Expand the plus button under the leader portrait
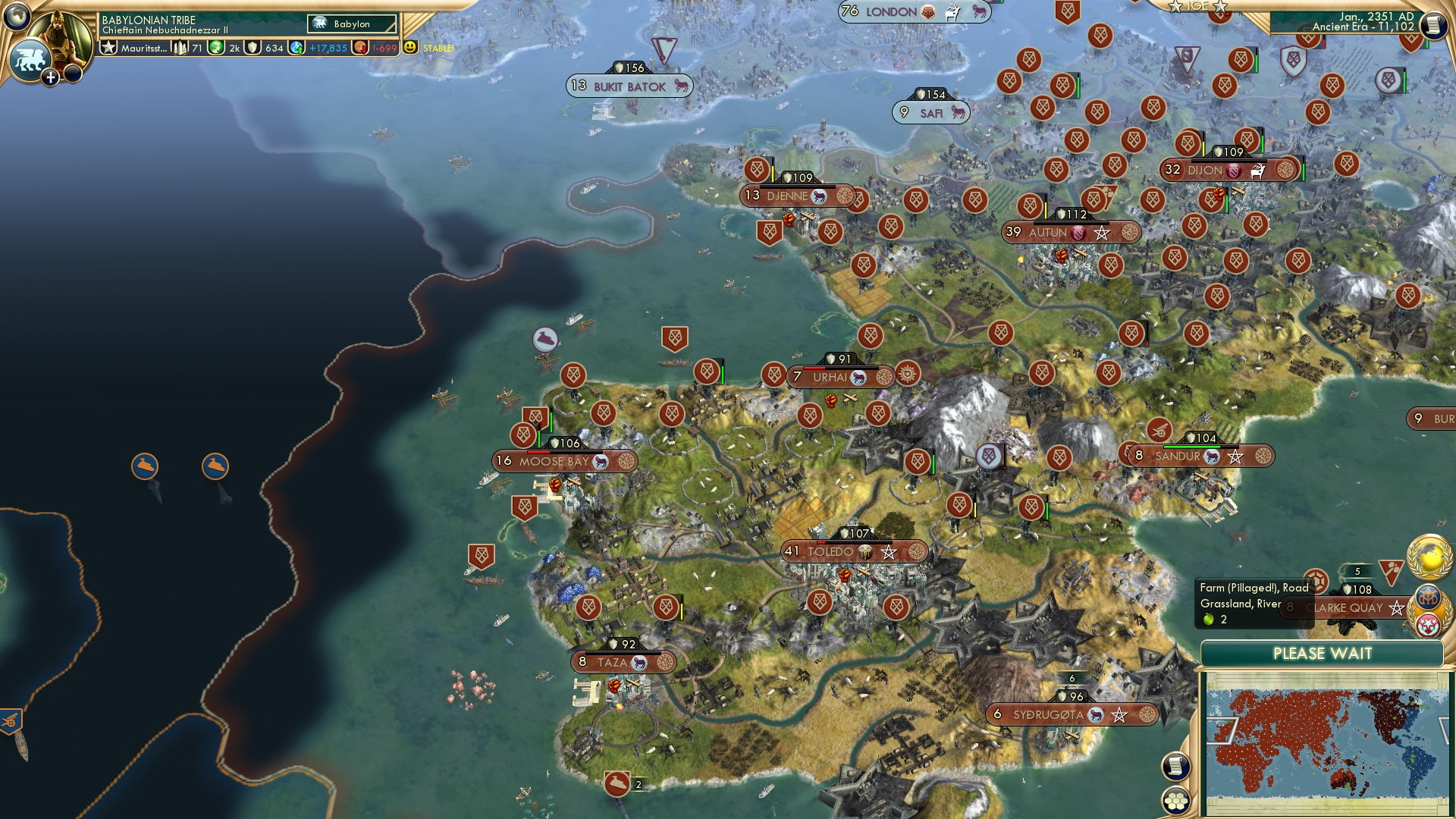 click(50, 77)
